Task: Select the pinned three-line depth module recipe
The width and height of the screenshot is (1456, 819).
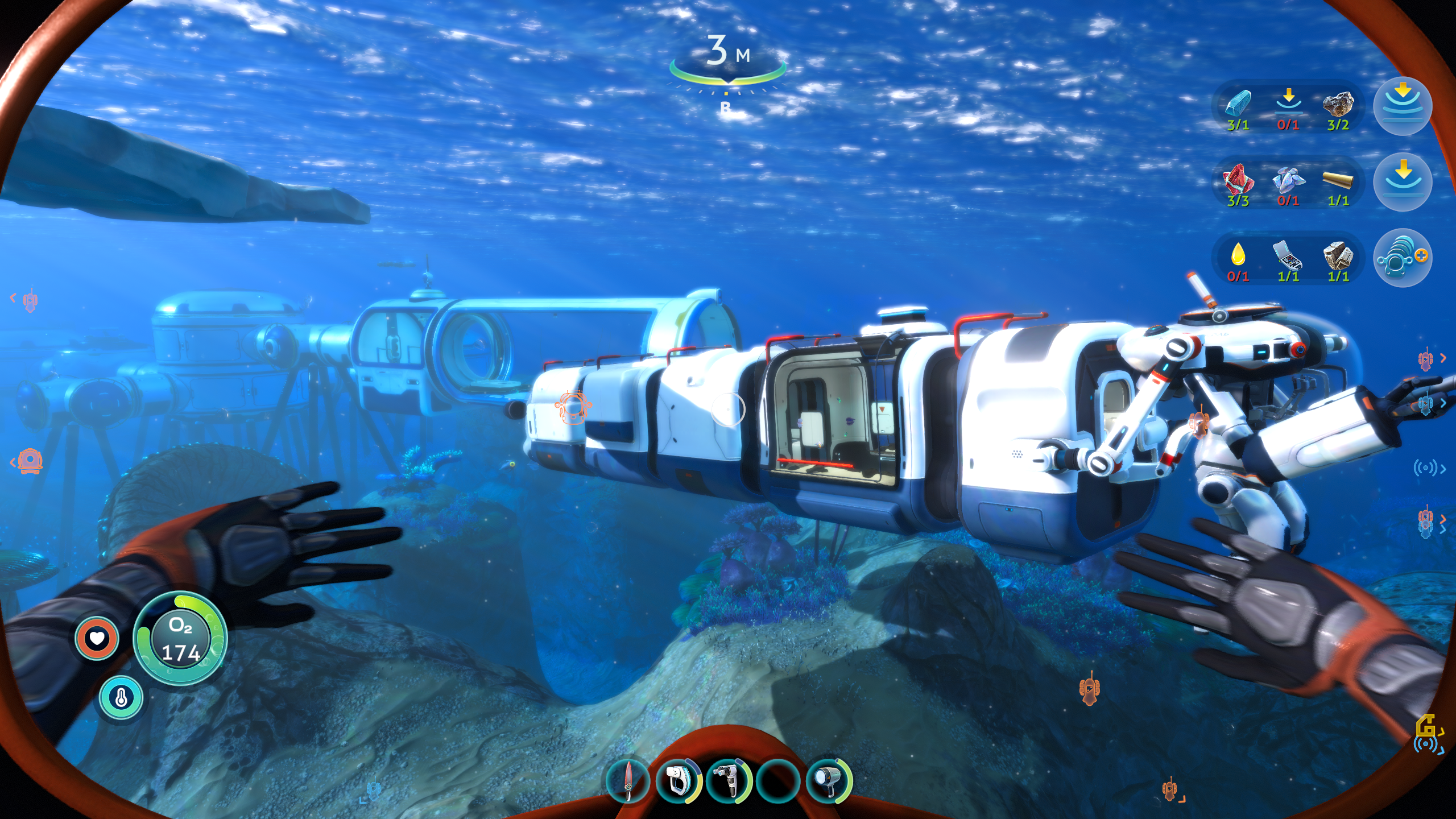Action: 1403,106
